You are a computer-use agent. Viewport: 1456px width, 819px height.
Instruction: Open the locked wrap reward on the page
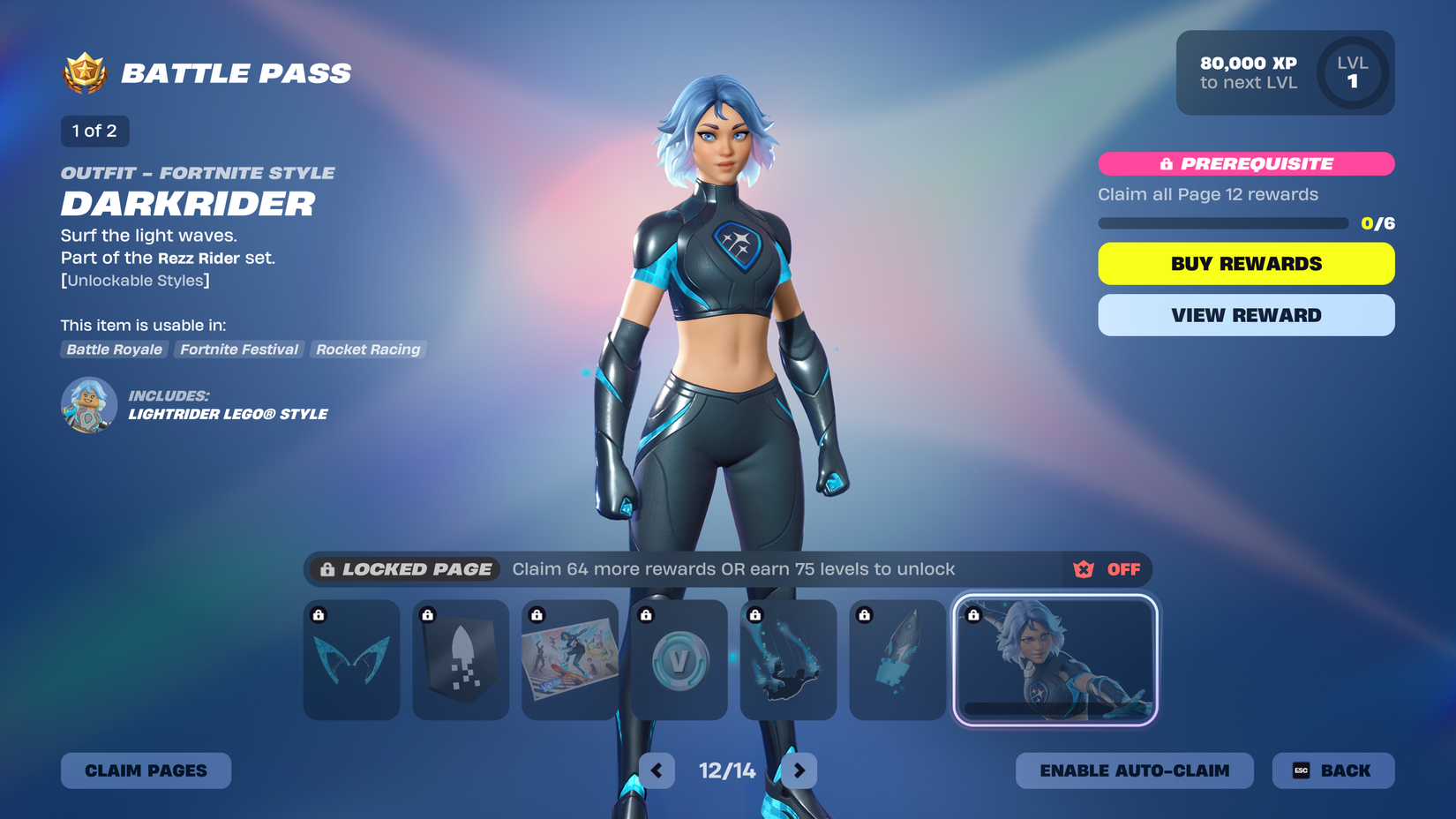tap(351, 660)
